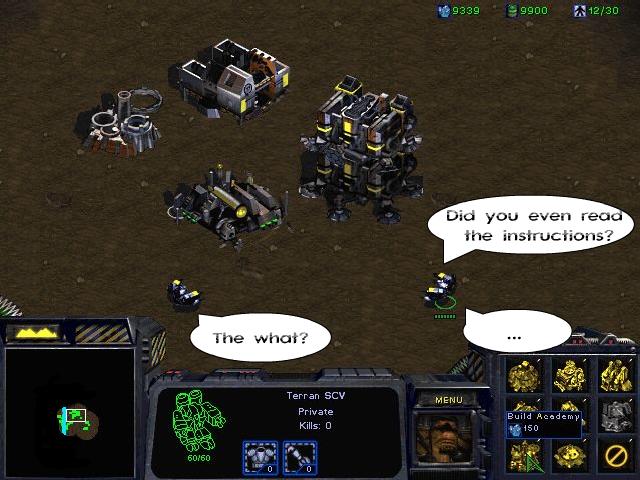
Task: Choose Build Command Center icon
Action: [523, 375]
